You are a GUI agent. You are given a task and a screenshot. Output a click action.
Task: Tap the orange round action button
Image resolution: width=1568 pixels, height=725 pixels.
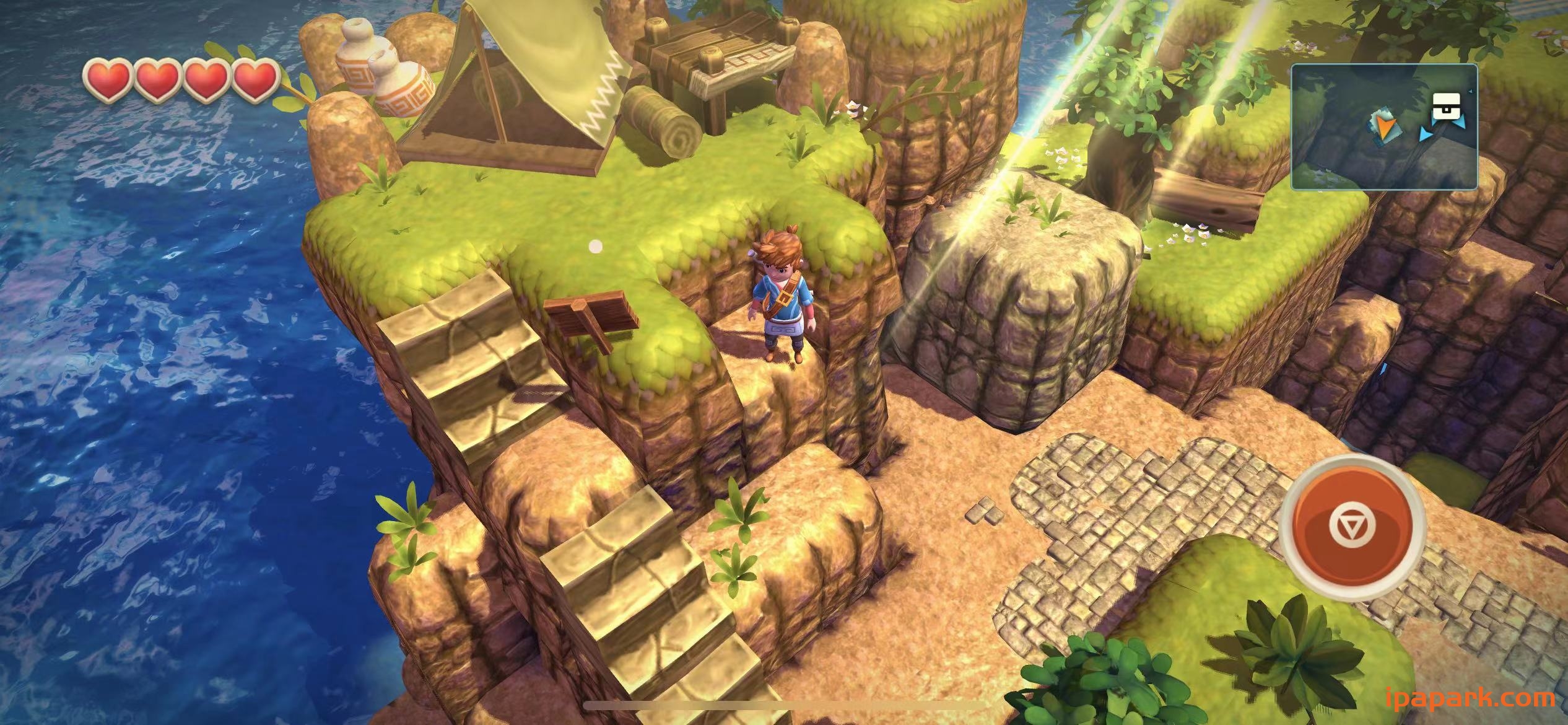click(x=1352, y=527)
